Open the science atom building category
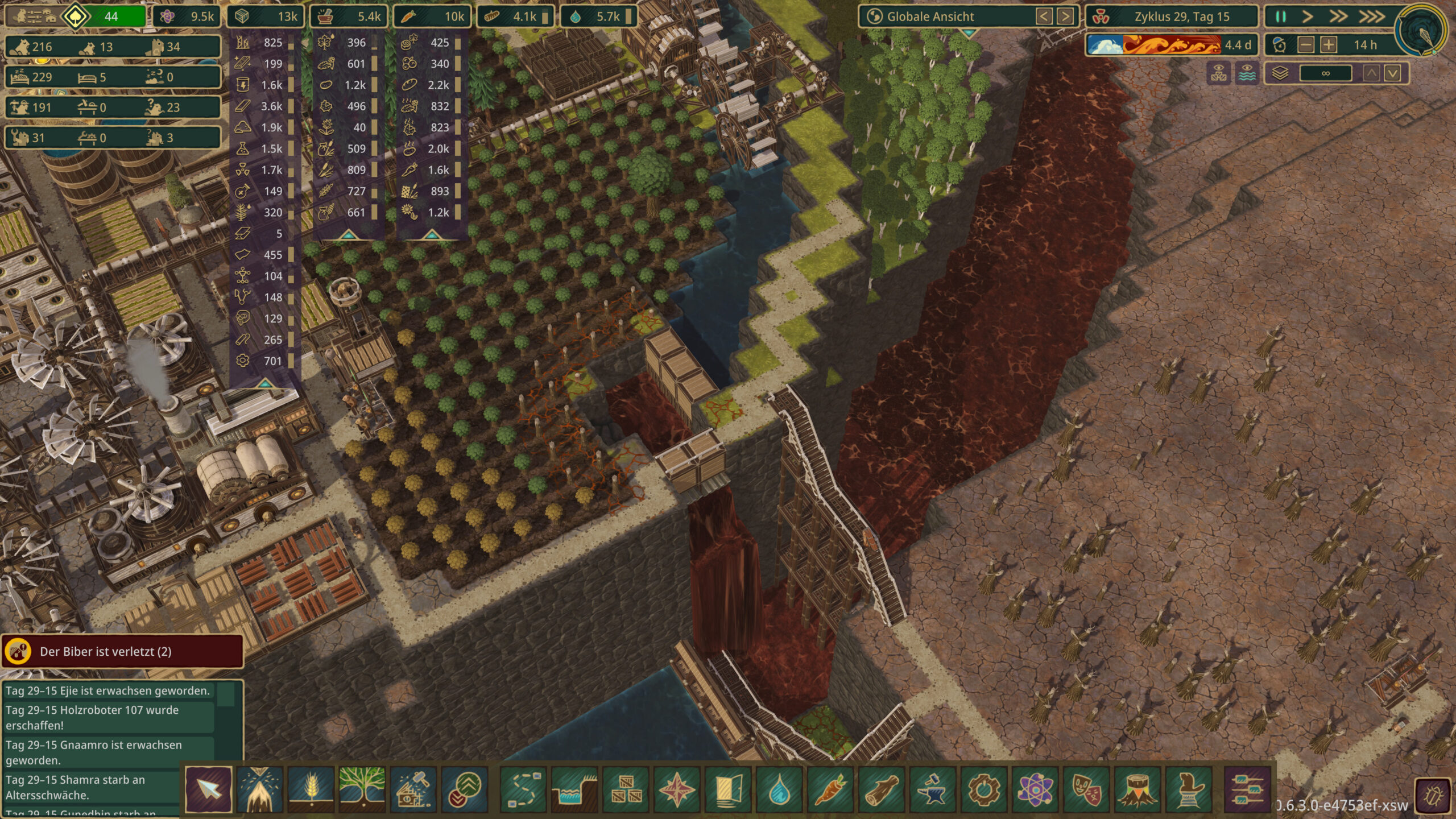Image resolution: width=1456 pixels, height=819 pixels. pyautogui.click(x=1035, y=789)
